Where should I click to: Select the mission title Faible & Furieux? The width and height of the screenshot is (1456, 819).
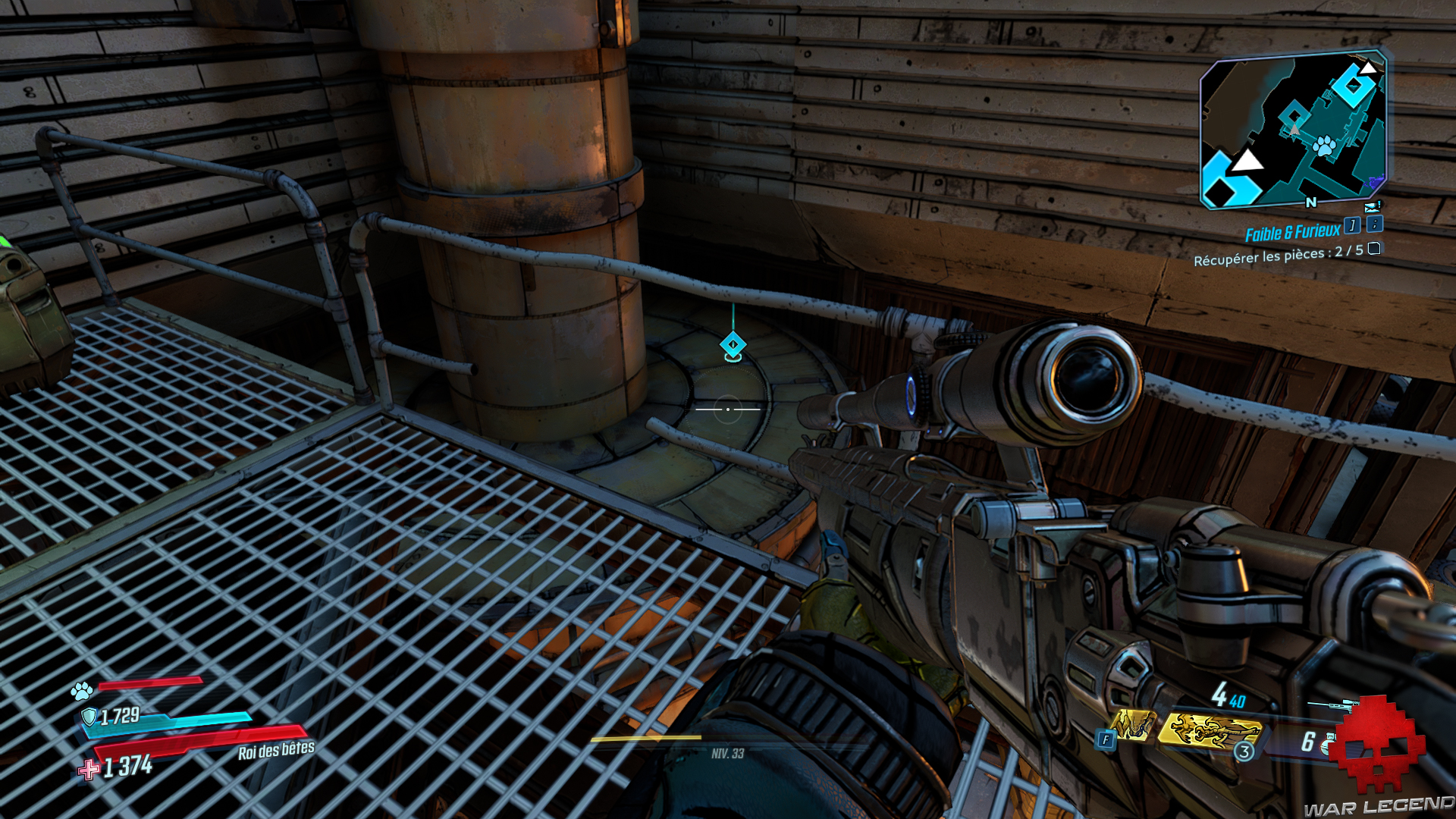[x=1293, y=229]
